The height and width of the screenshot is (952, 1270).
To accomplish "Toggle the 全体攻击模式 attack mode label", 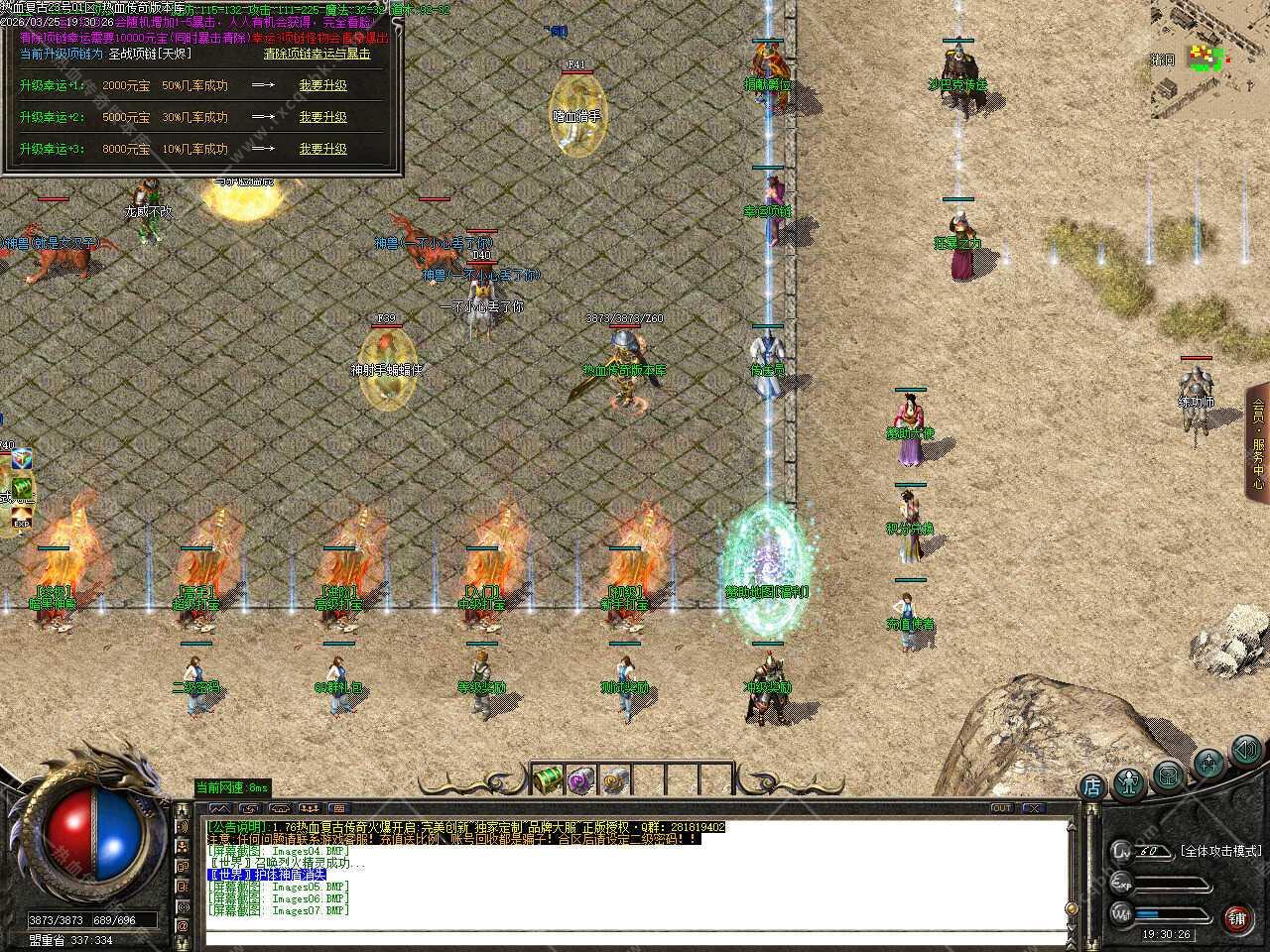I will (x=1219, y=851).
